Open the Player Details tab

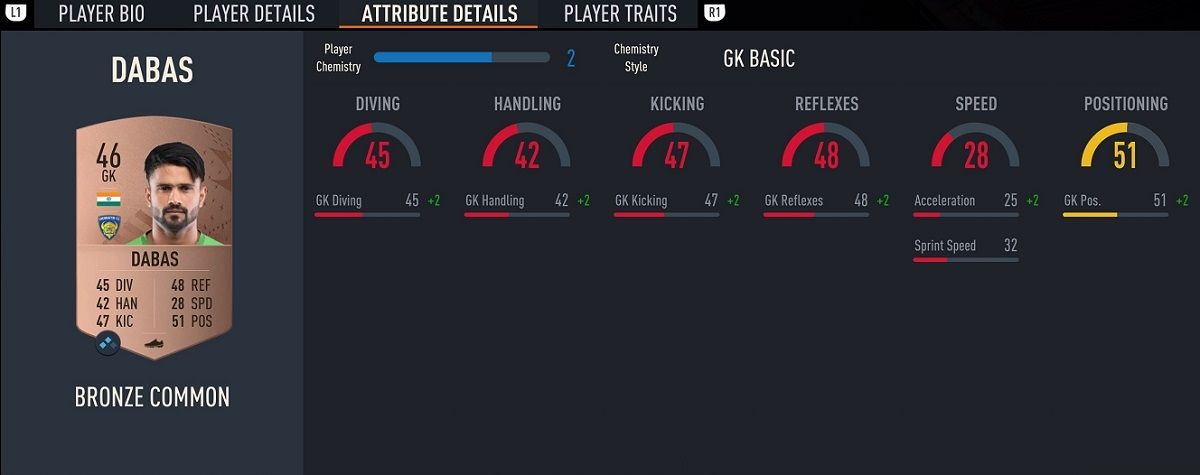pyautogui.click(x=254, y=14)
